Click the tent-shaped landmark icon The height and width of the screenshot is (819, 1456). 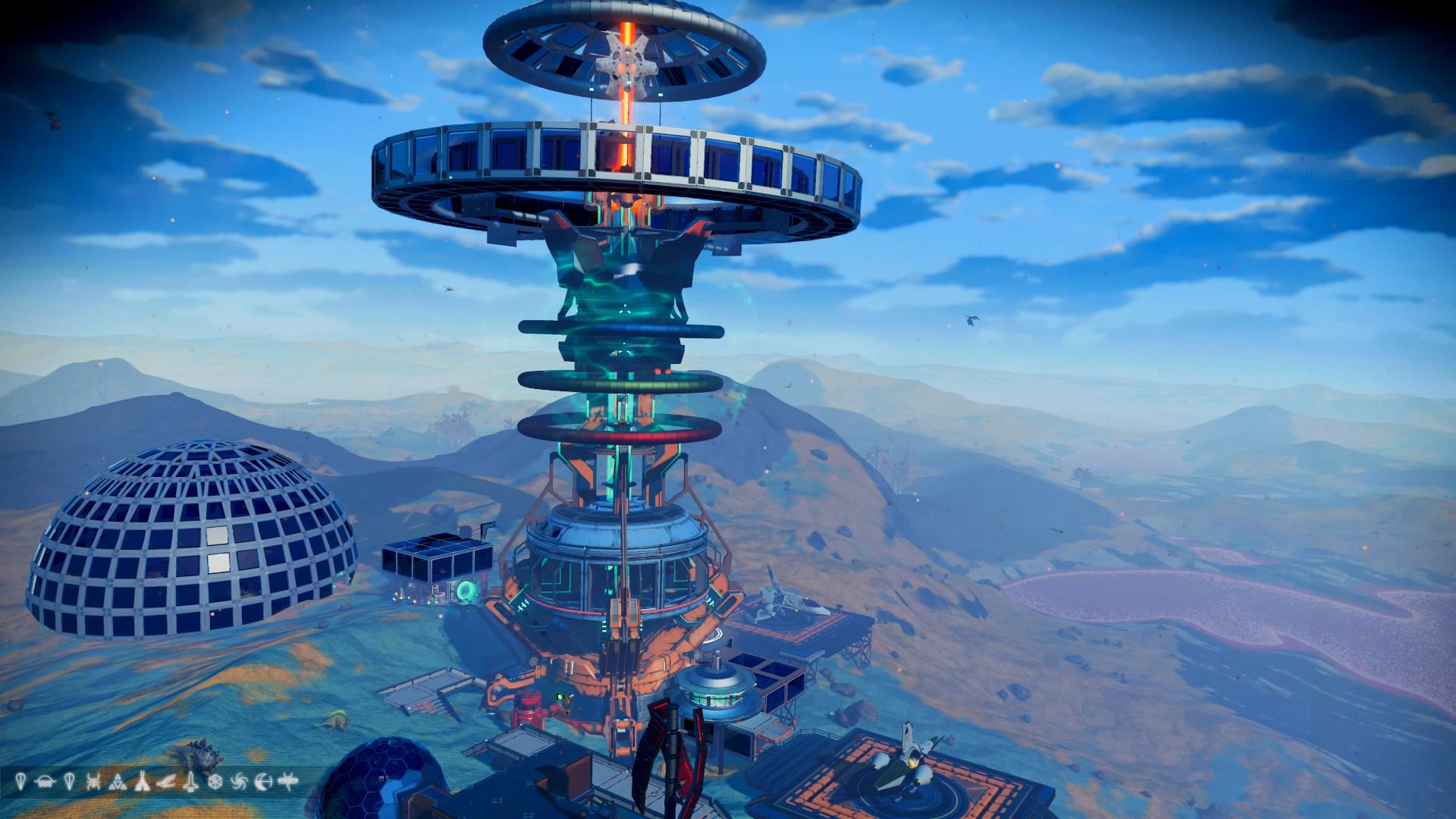coord(142,782)
